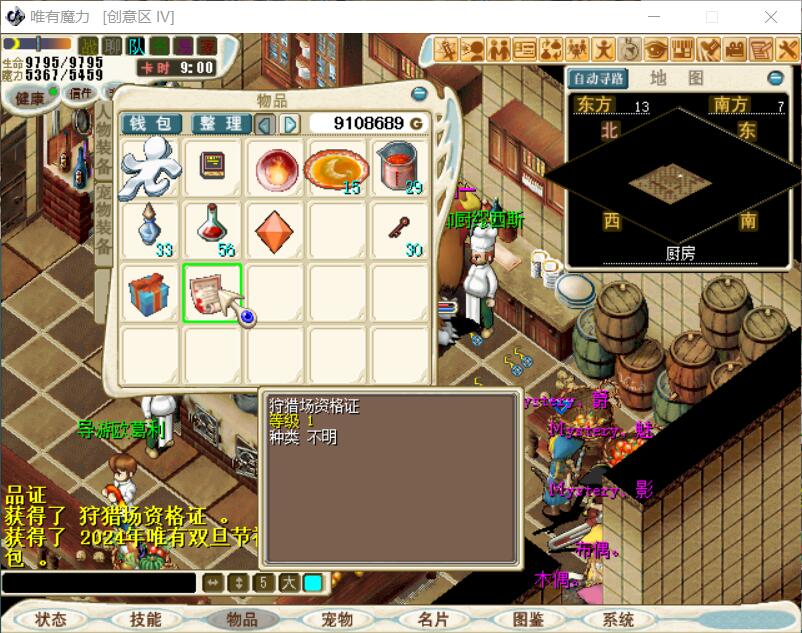This screenshot has width=802, height=633.
Task: Collapse the 地图 map panel
Action: click(775, 78)
